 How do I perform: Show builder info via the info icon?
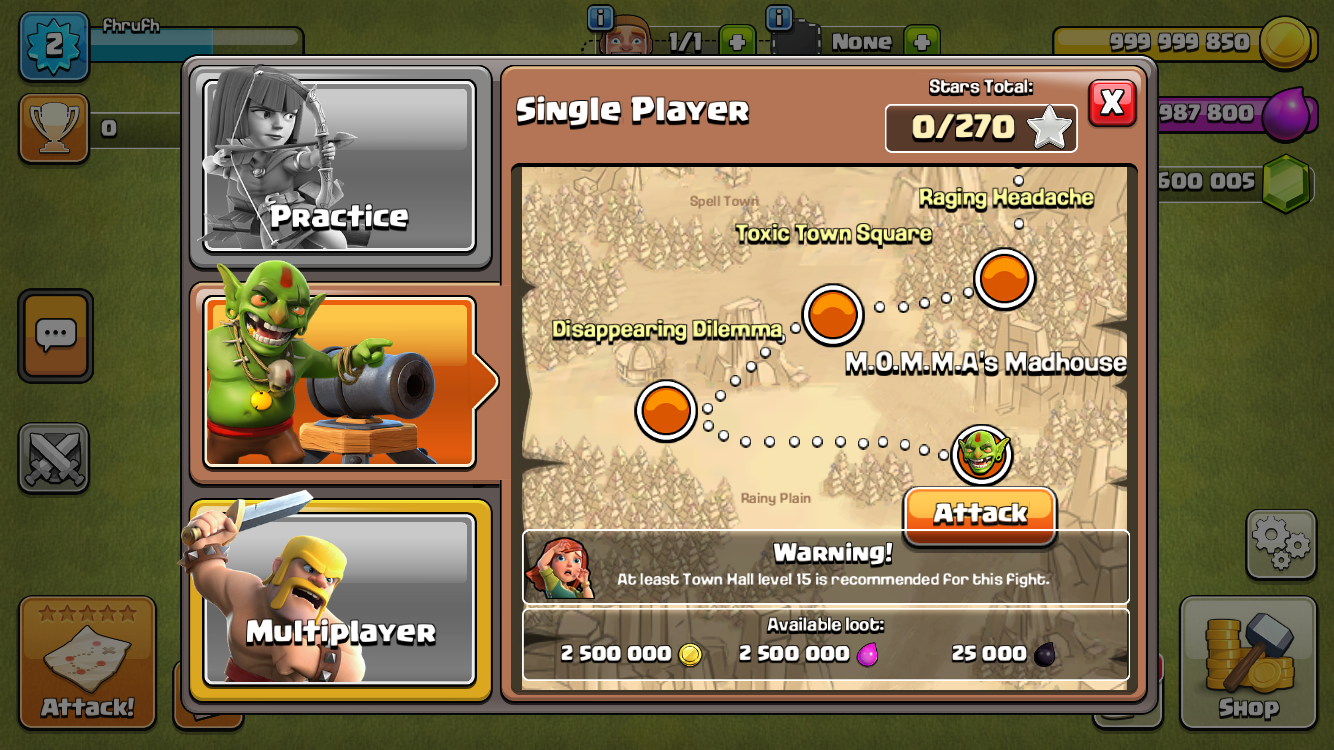click(x=600, y=18)
